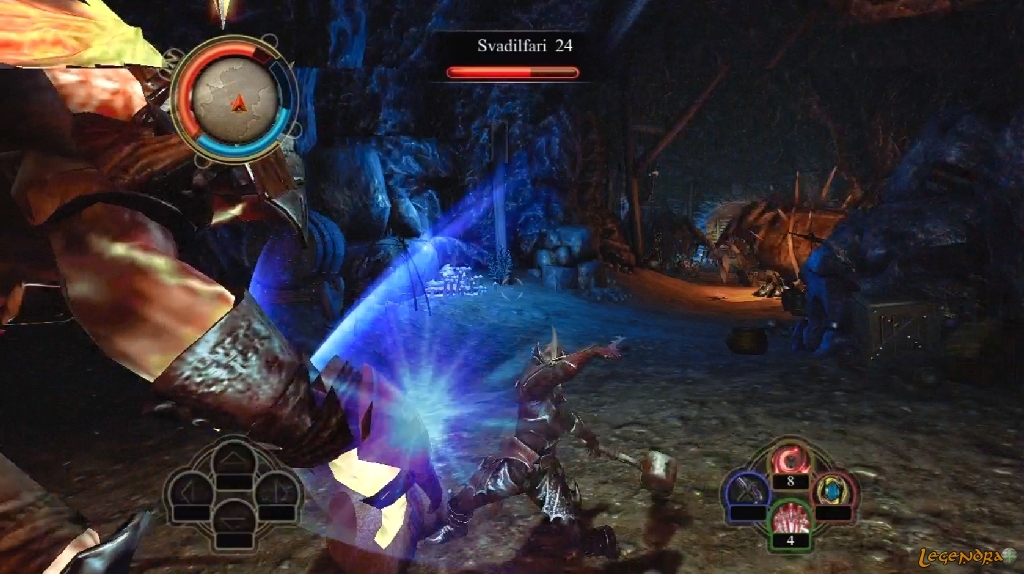Select the empty up-arrow quick slot
The image size is (1024, 574).
point(234,461)
